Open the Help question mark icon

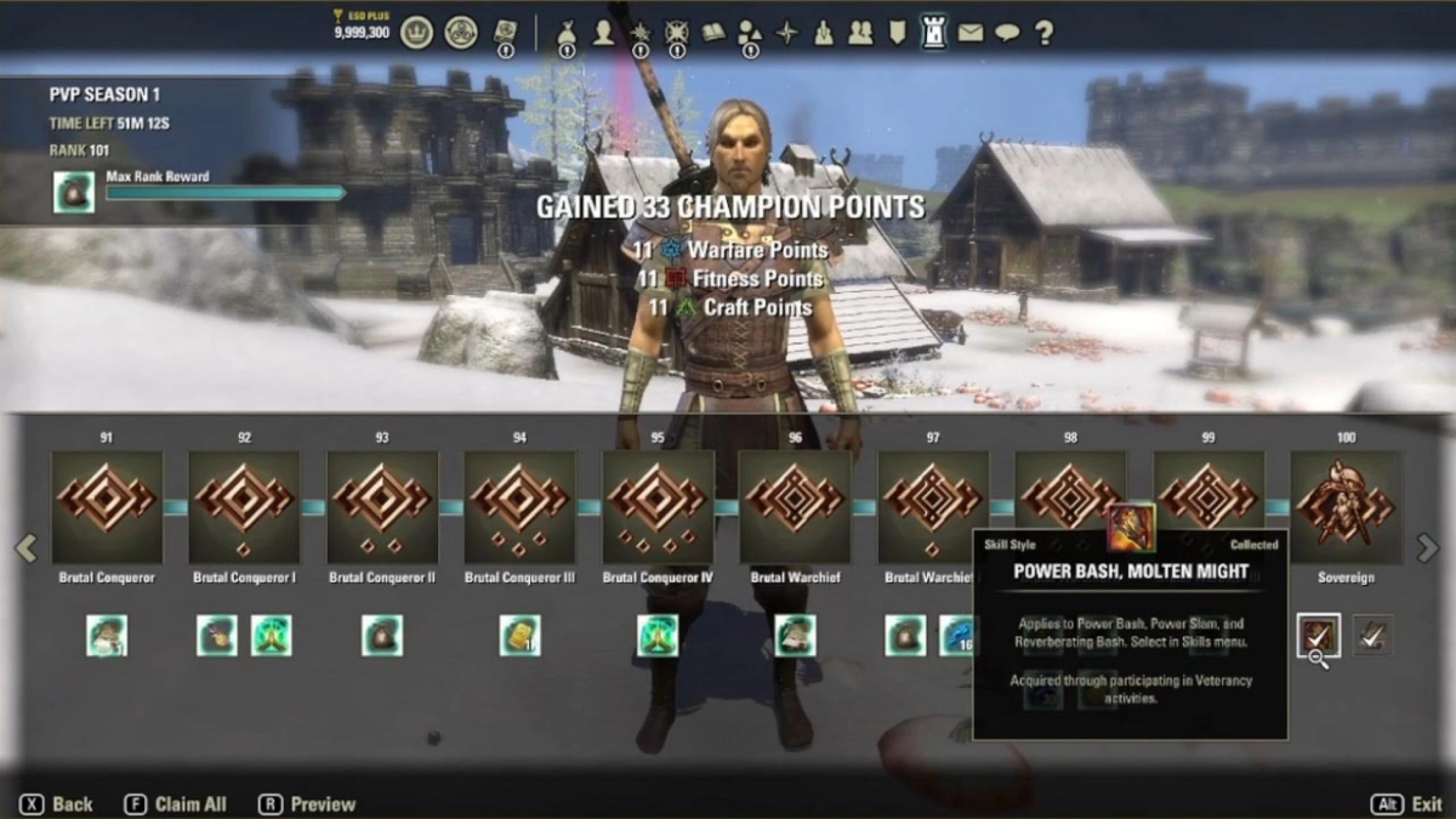coord(1046,31)
